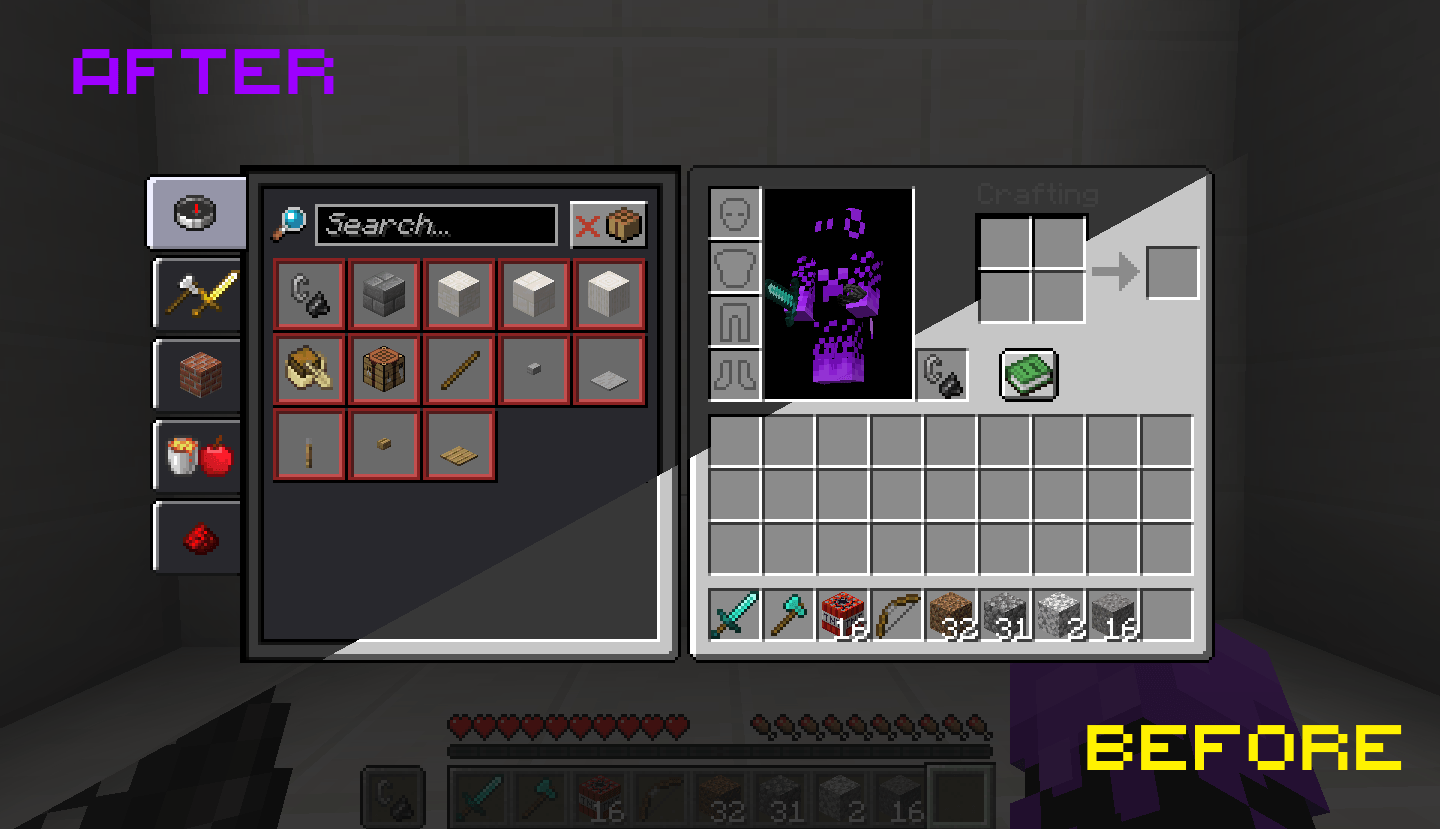Expand the crafting table recipe entry
Viewport: 1440px width, 829px height.
(384, 369)
